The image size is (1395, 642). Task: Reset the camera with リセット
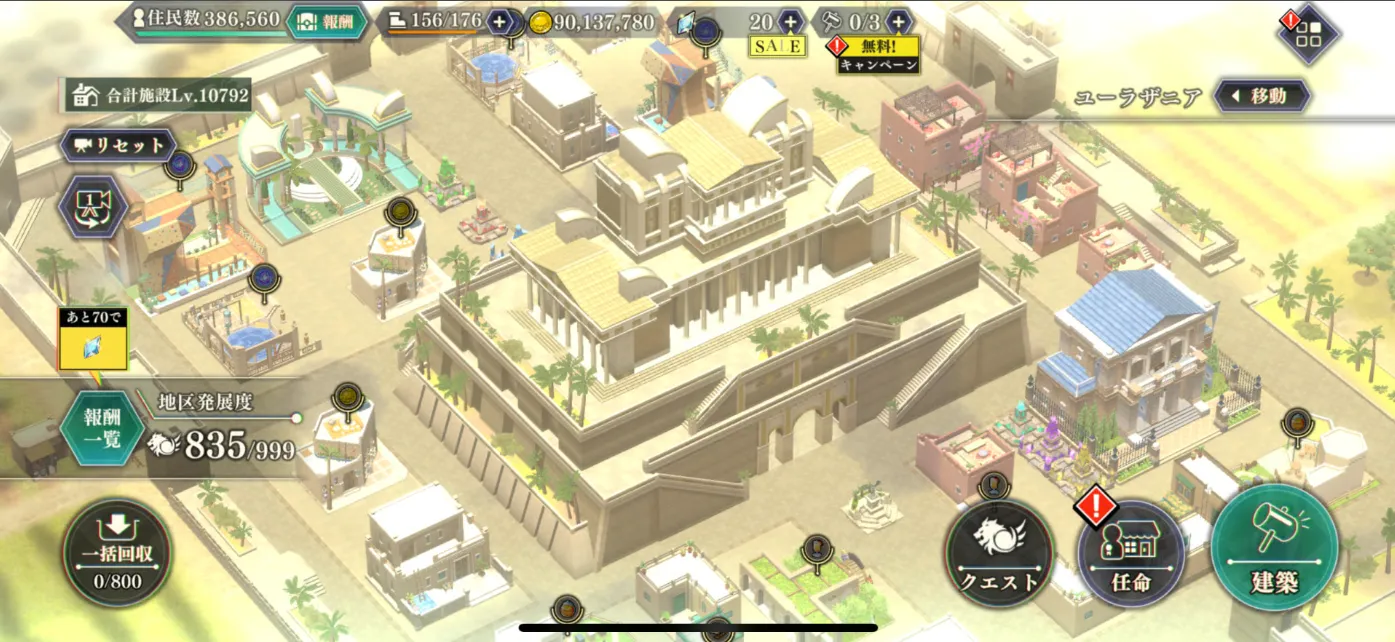[119, 145]
